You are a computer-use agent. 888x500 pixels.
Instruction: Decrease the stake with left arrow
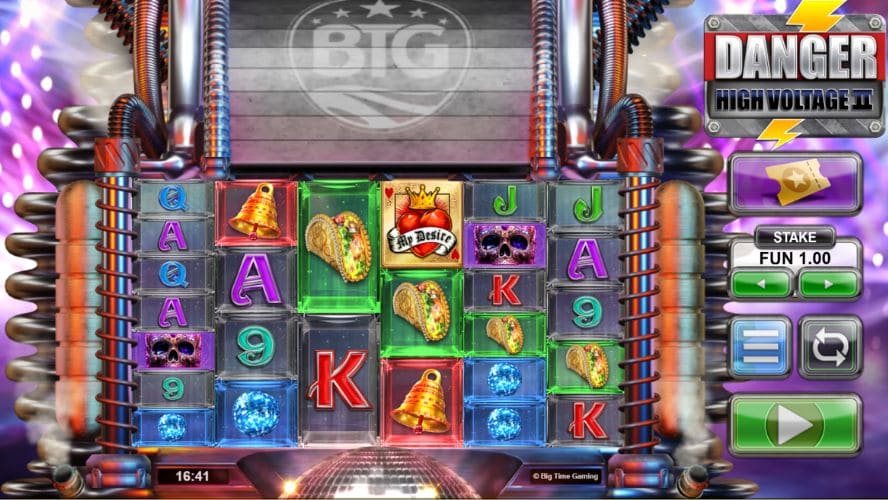[761, 283]
